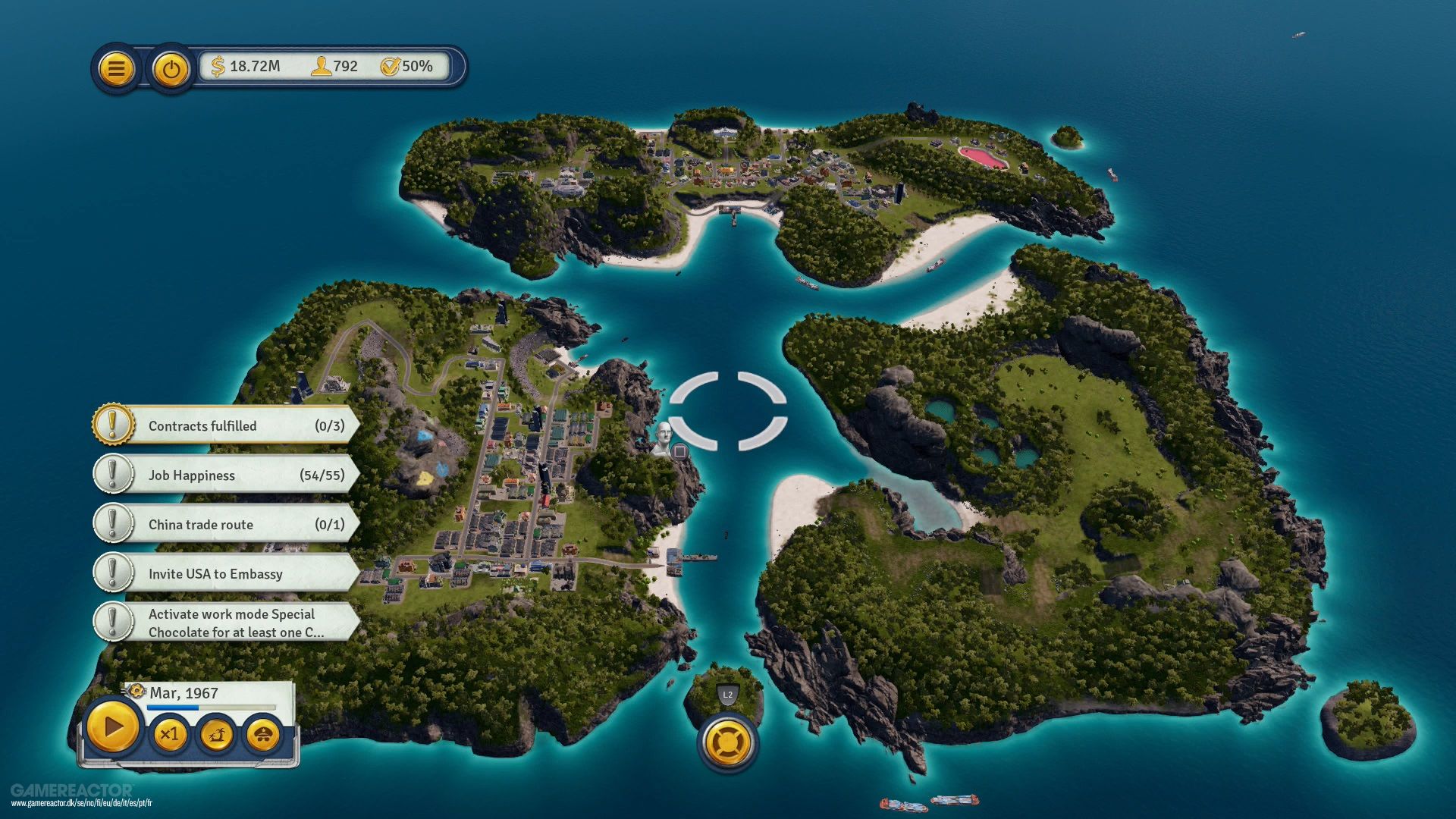Open the main menu hamburger icon

point(115,68)
